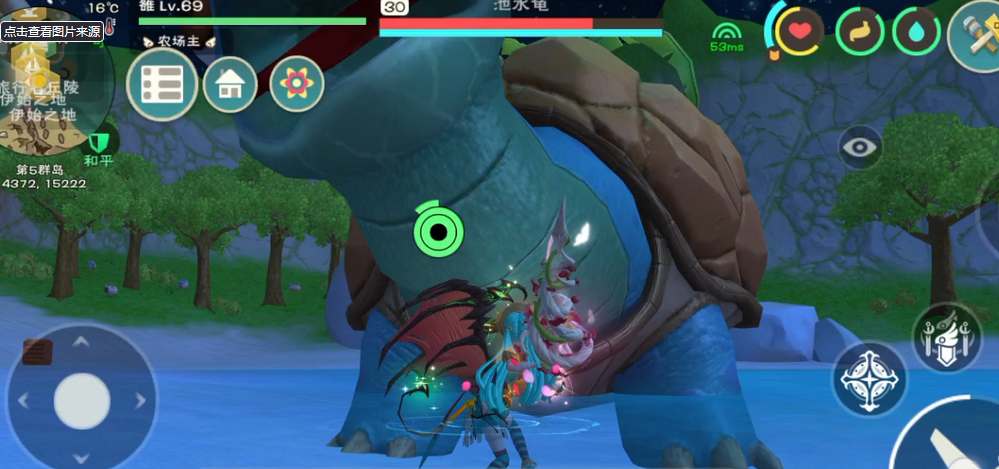Click the image source overlay label
Viewport: 999px width, 469px height.
pos(51,31)
